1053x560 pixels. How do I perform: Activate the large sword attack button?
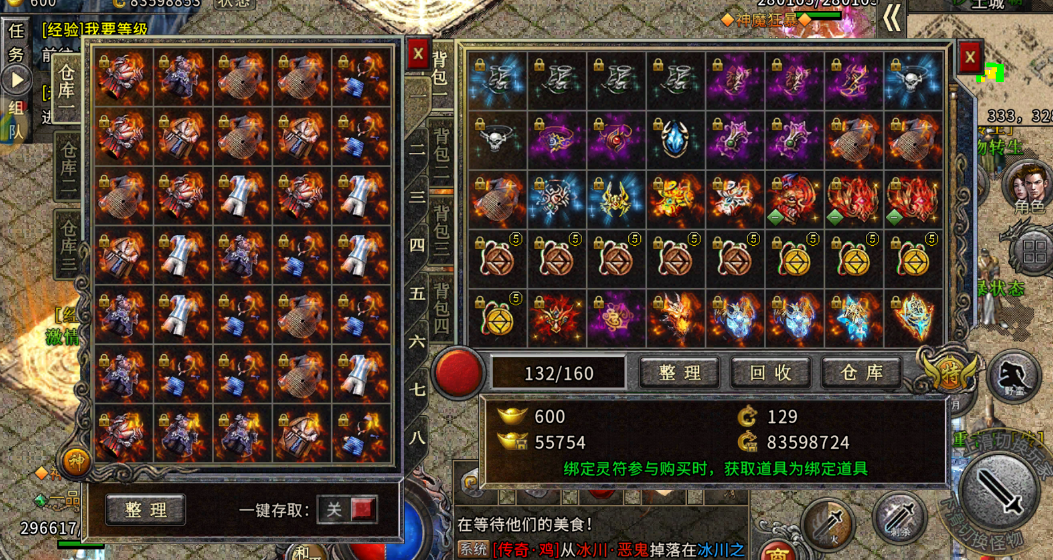(1000, 491)
